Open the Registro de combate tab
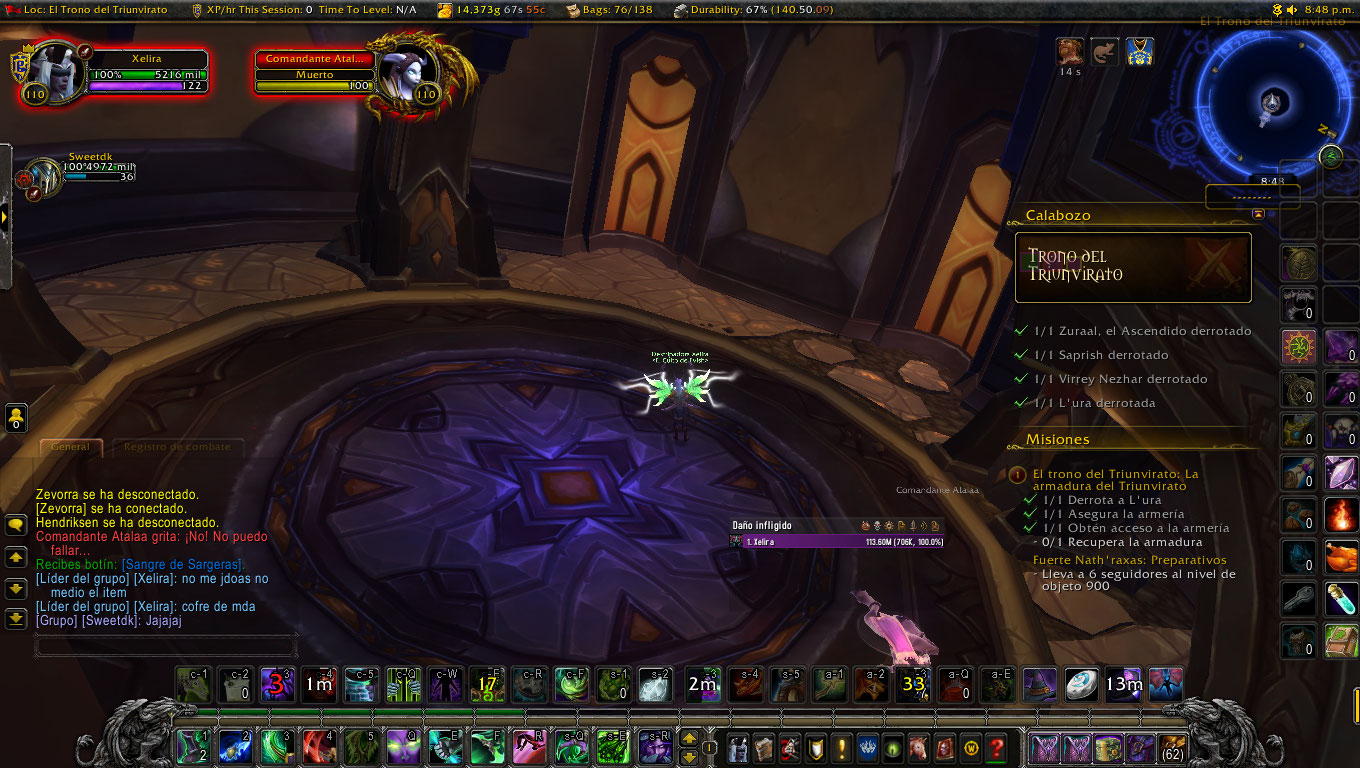This screenshot has height=768, width=1360. (x=177, y=447)
